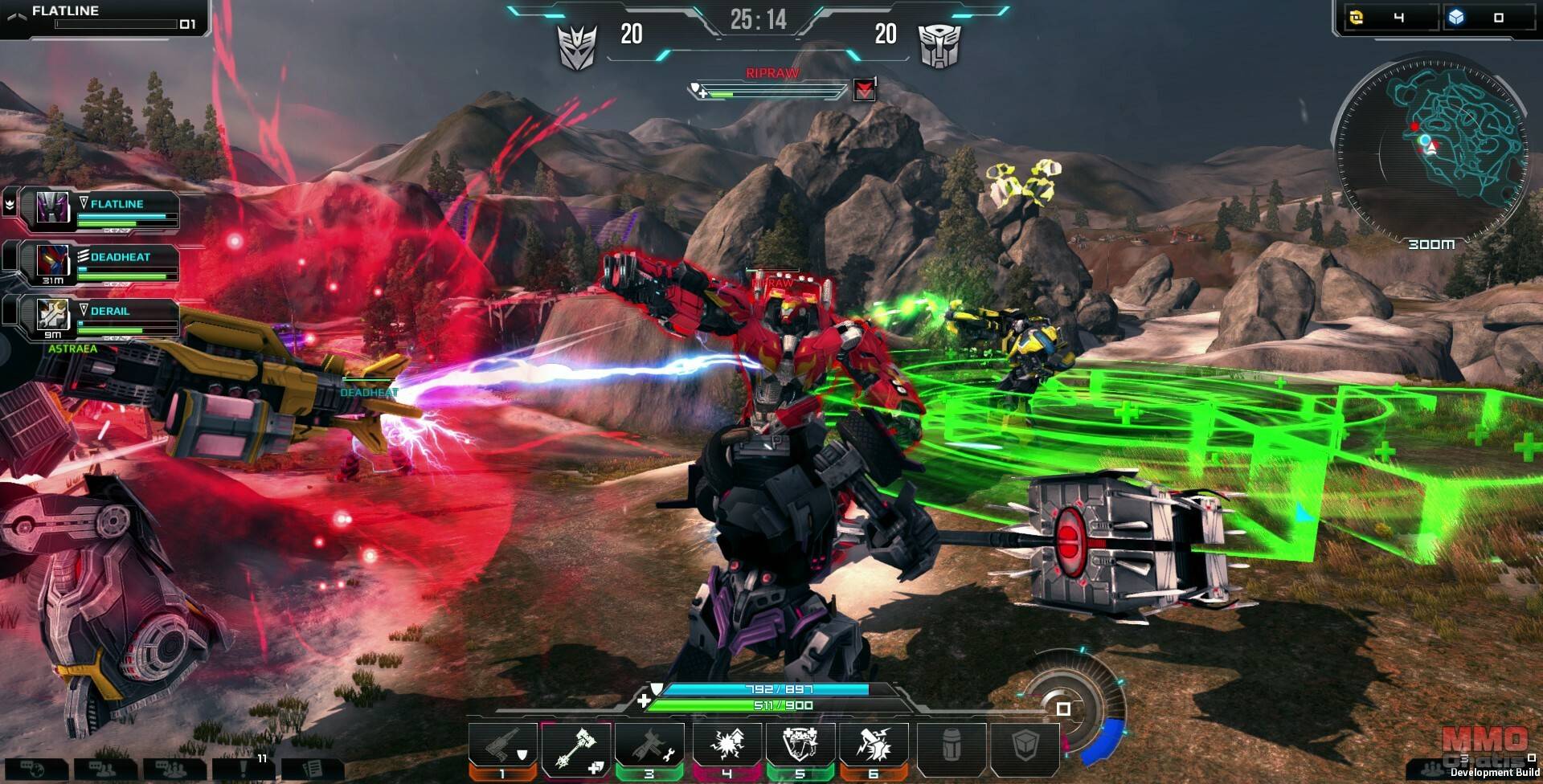Click the canister item slot

pyautogui.click(x=951, y=749)
